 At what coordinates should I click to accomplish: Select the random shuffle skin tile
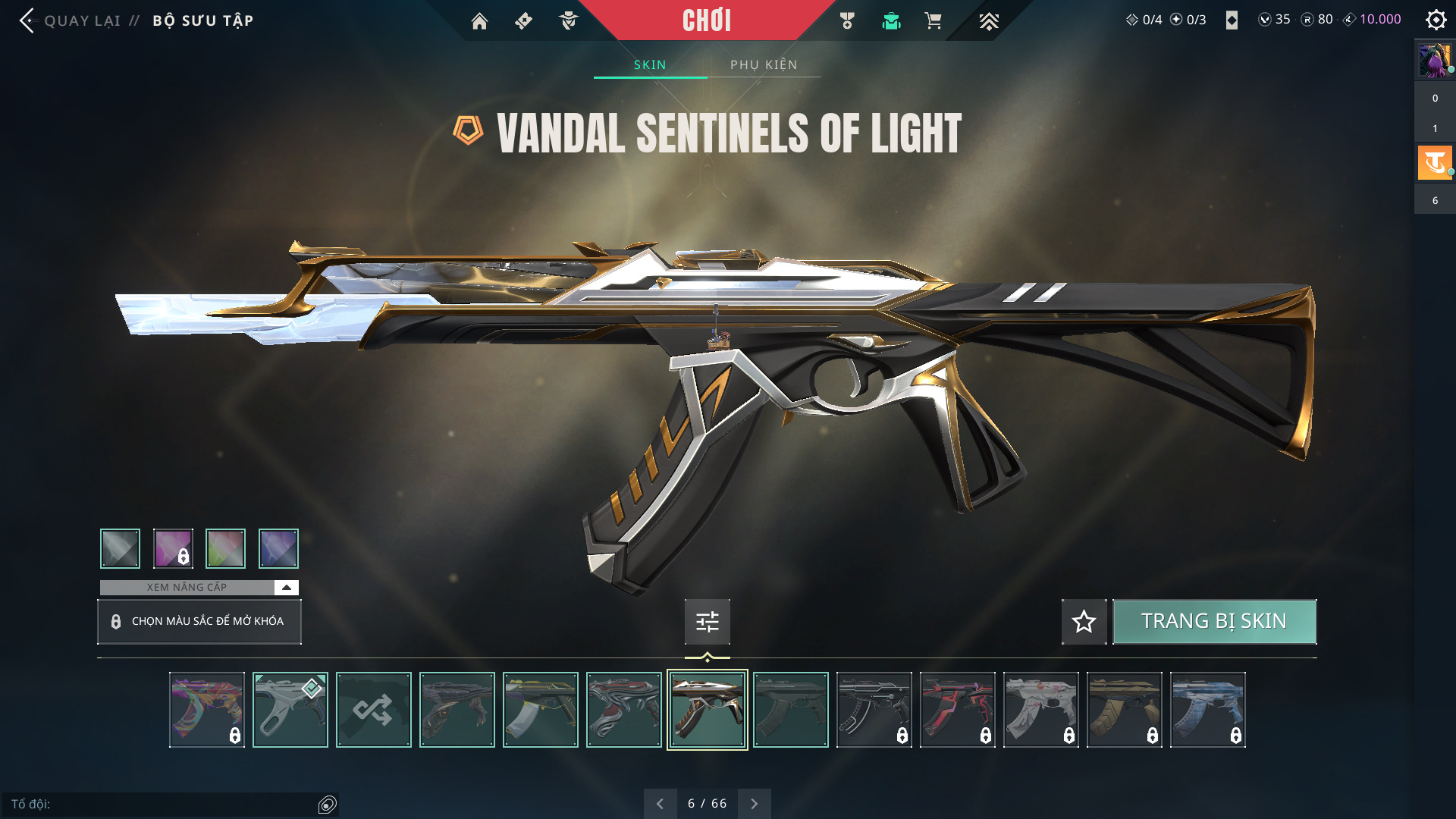373,710
